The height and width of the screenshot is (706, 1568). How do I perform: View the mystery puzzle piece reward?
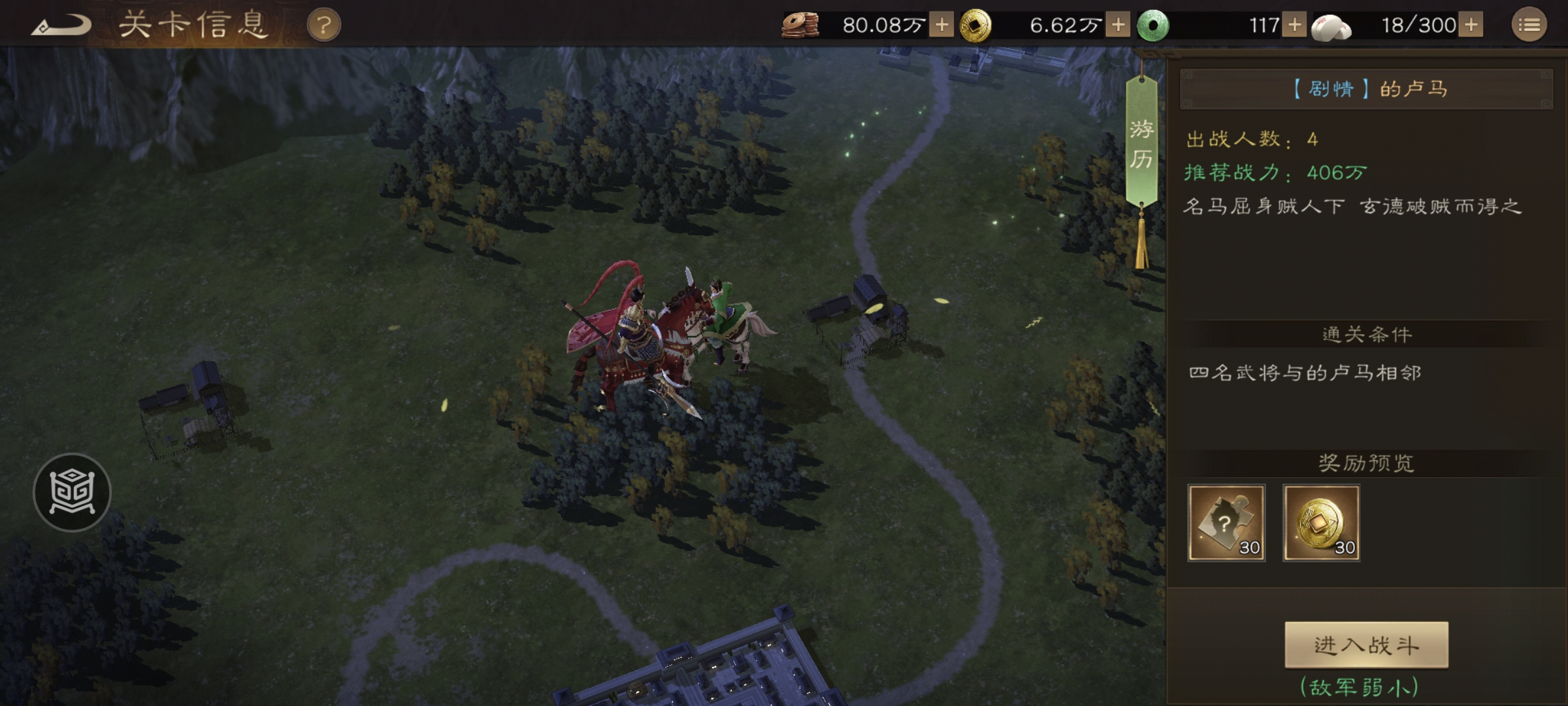coord(1226,522)
